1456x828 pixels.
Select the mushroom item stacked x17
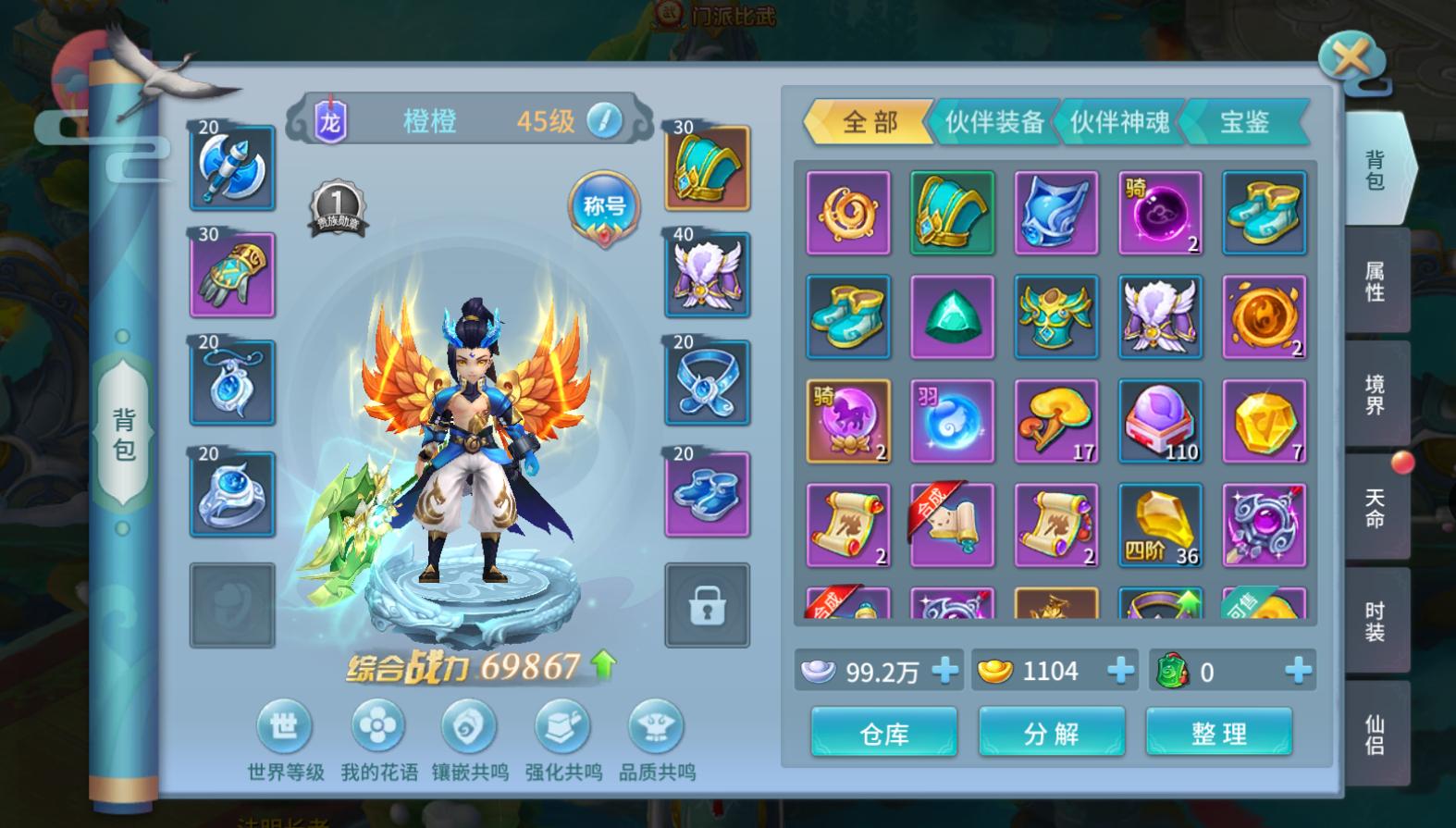click(1055, 421)
